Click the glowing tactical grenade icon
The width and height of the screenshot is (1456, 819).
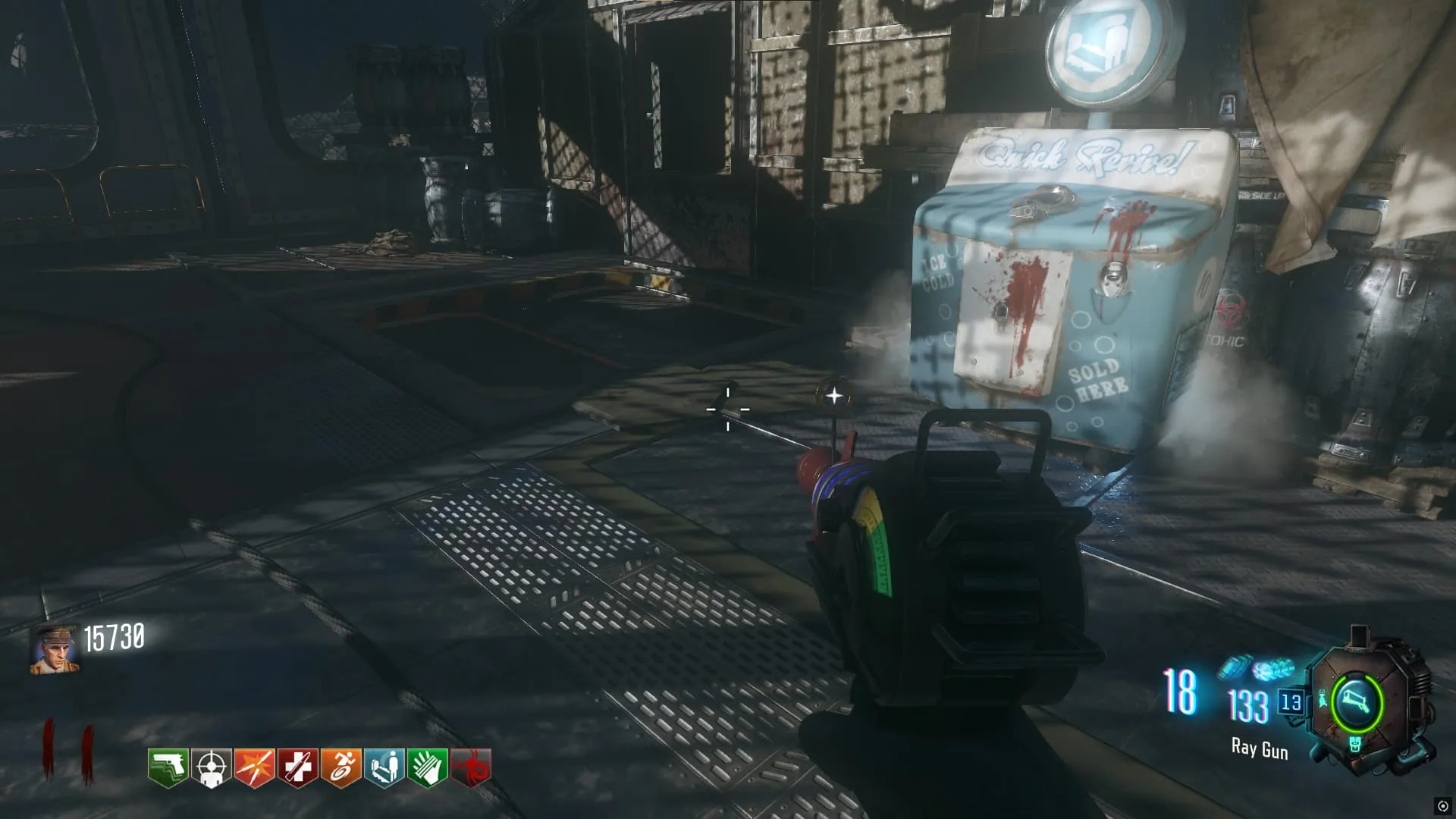click(x=1273, y=670)
